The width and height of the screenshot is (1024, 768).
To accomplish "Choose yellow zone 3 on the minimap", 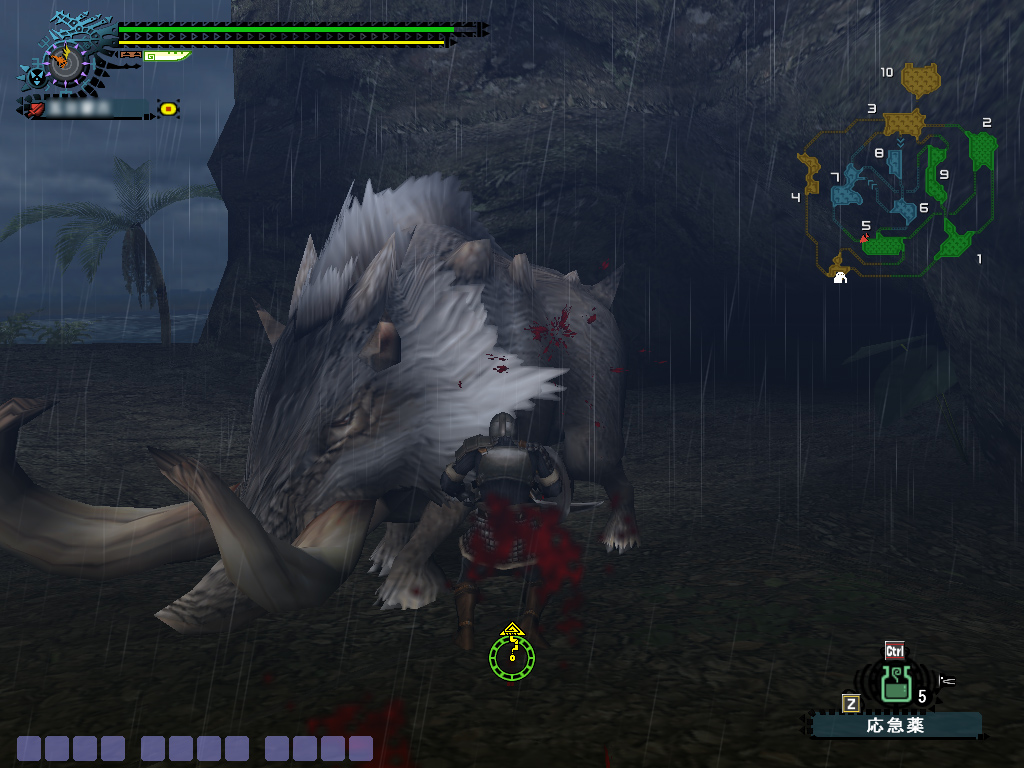I will (904, 124).
